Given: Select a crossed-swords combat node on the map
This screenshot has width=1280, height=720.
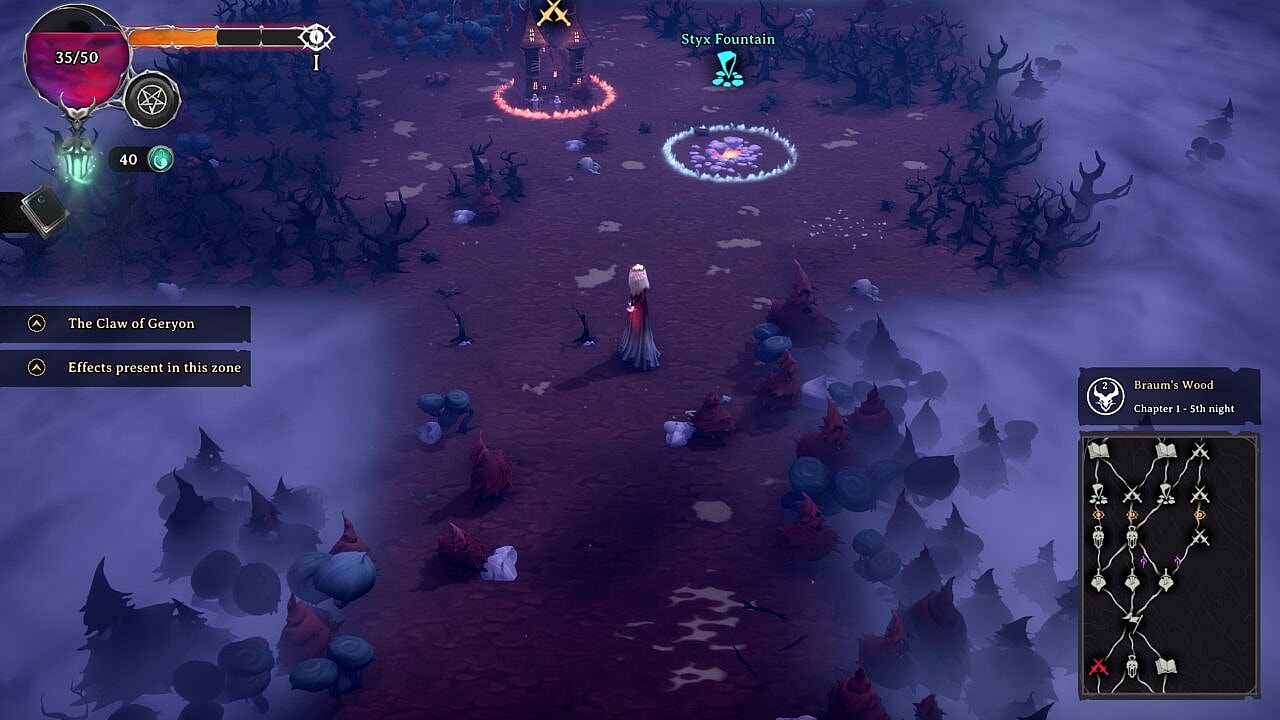Looking at the screenshot, I should click(1201, 449).
